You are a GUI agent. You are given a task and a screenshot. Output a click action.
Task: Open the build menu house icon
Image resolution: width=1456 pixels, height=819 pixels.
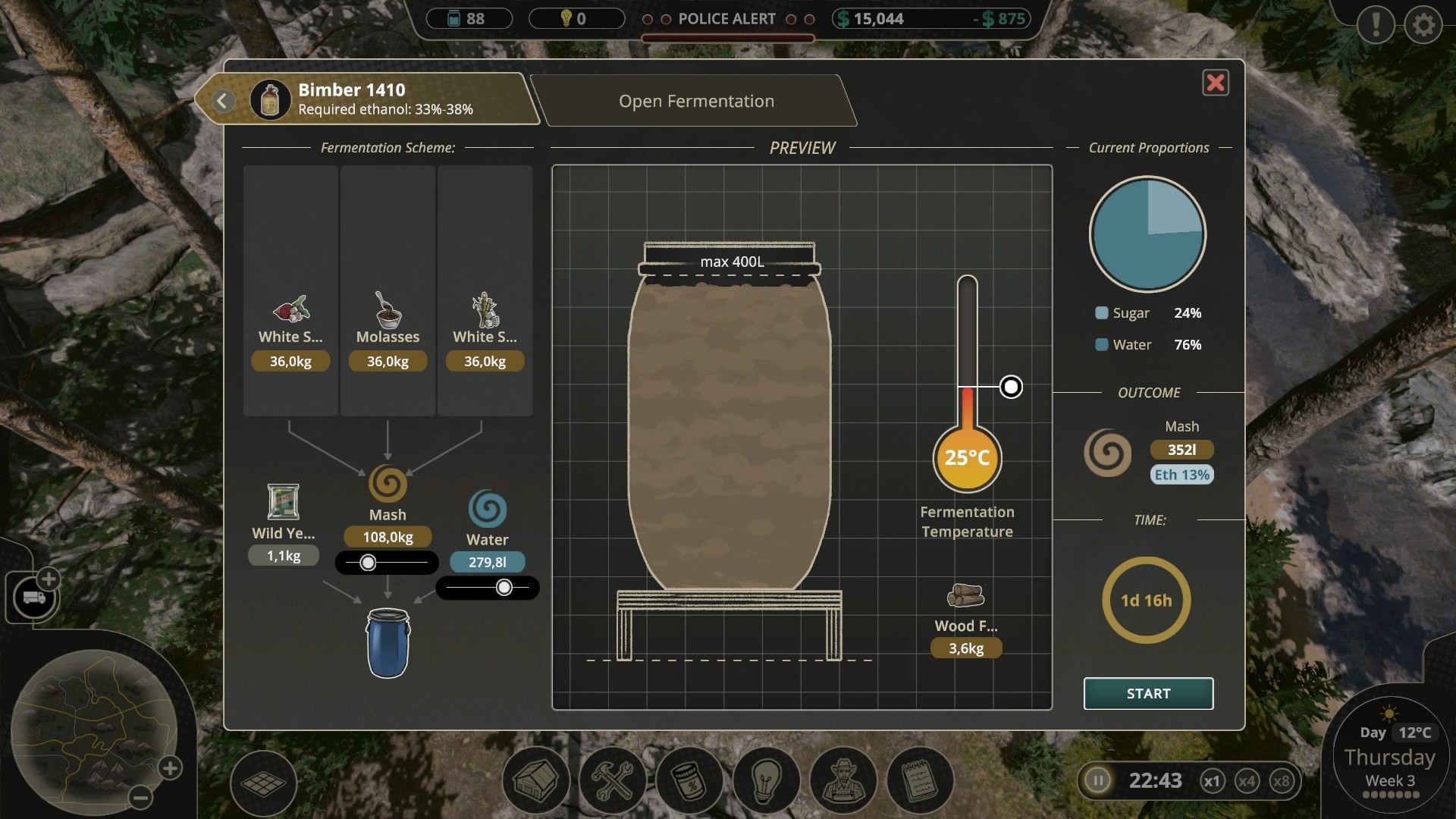pos(536,780)
